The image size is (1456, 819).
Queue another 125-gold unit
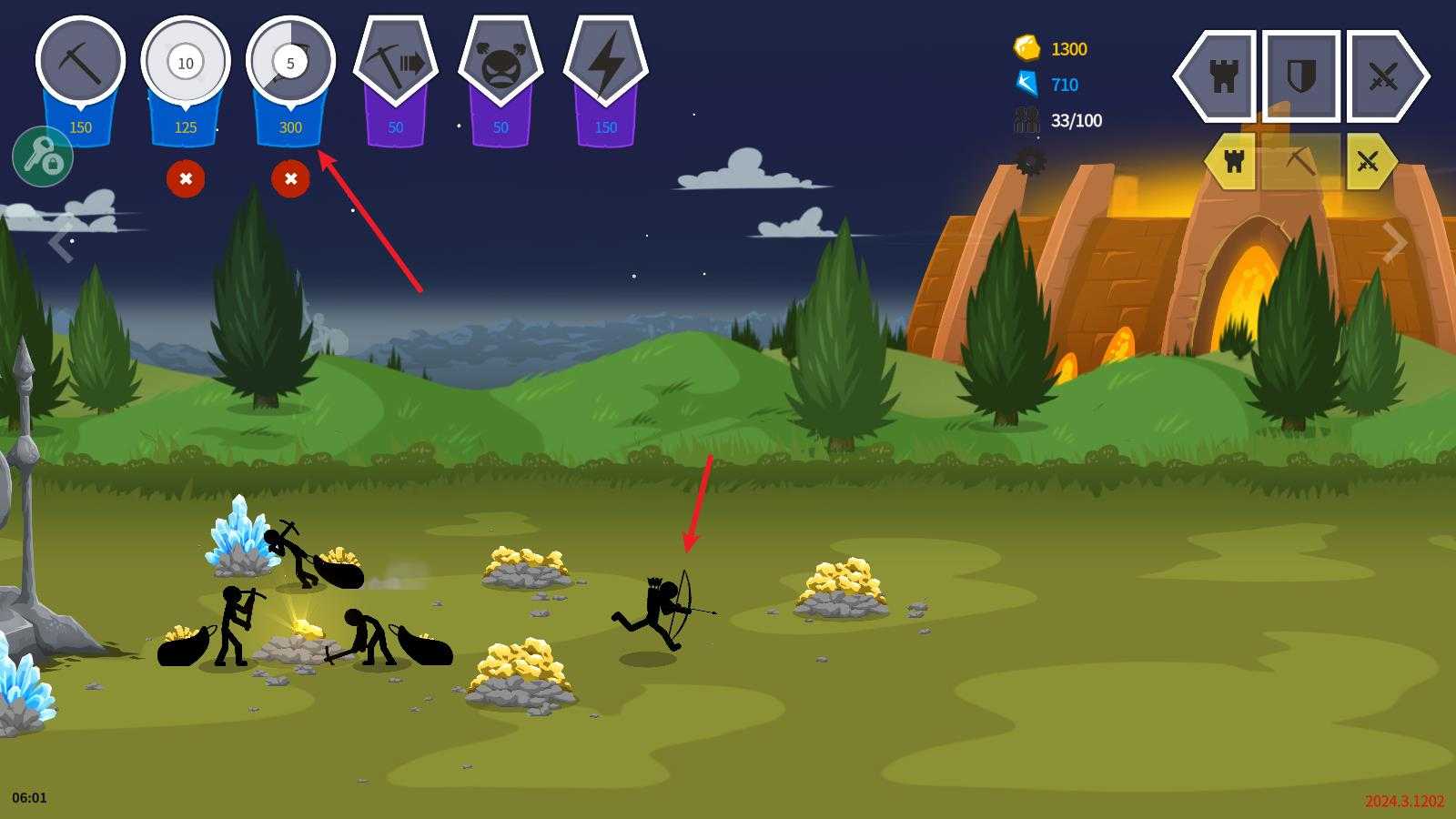[186, 64]
